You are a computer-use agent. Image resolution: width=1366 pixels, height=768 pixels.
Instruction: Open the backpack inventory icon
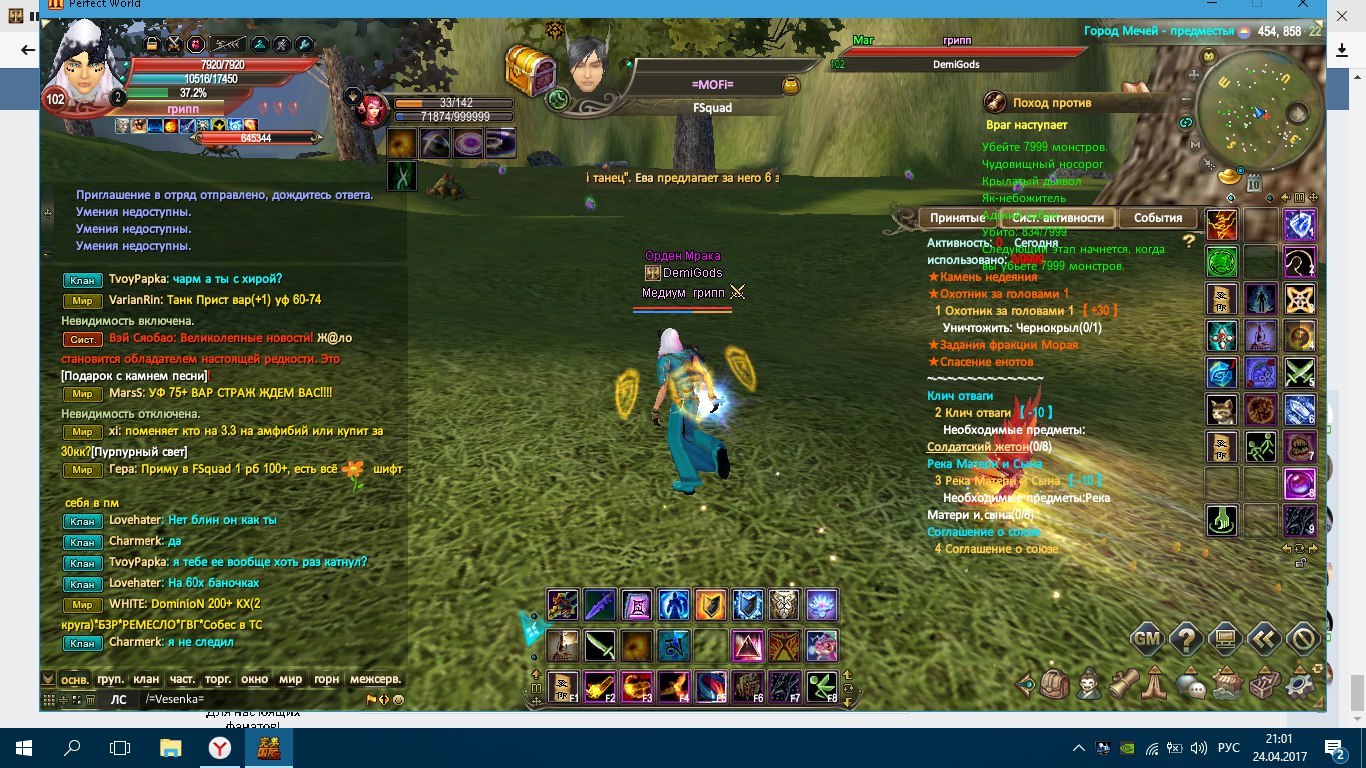click(x=1055, y=684)
